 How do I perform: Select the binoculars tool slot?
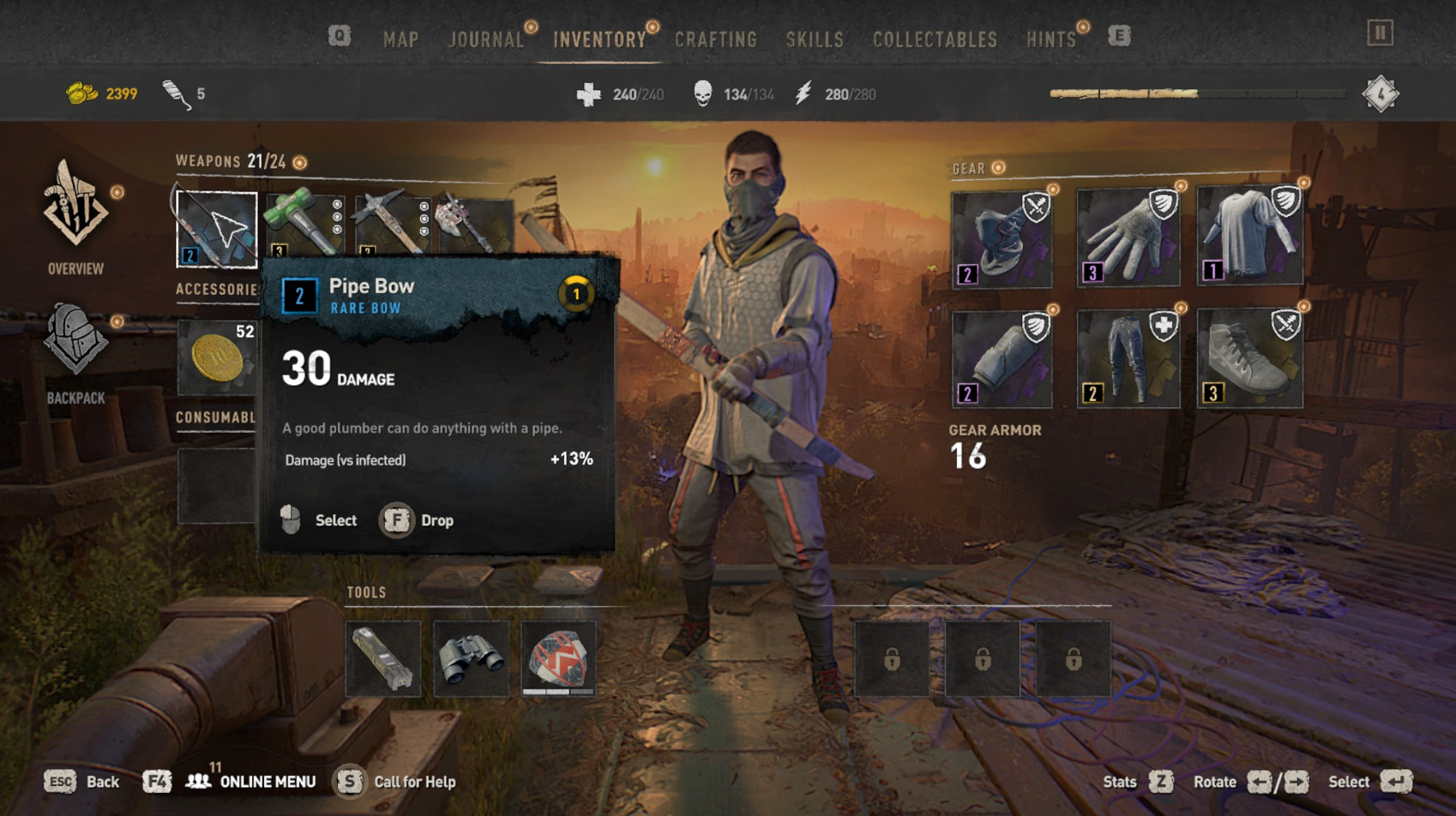pyautogui.click(x=471, y=658)
